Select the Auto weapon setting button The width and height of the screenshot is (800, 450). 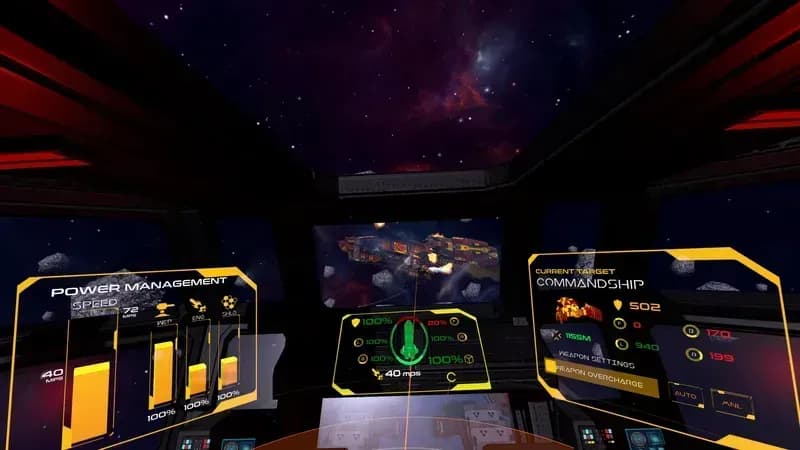coord(685,393)
